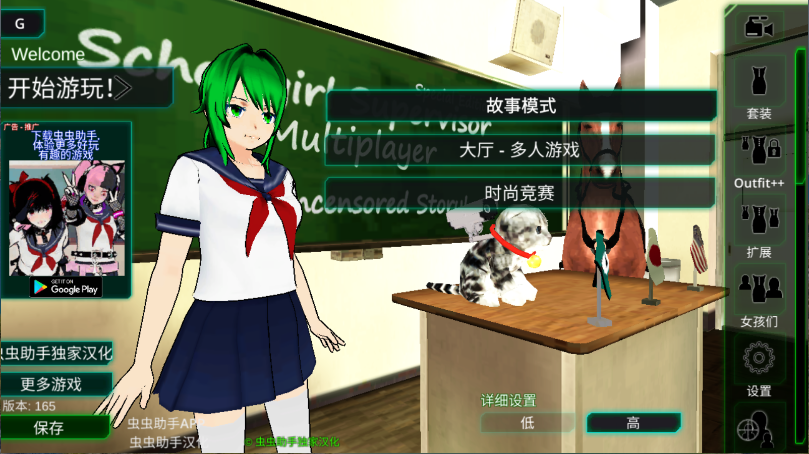Open the 虫虫助手 advertisement banner

click(x=65, y=200)
